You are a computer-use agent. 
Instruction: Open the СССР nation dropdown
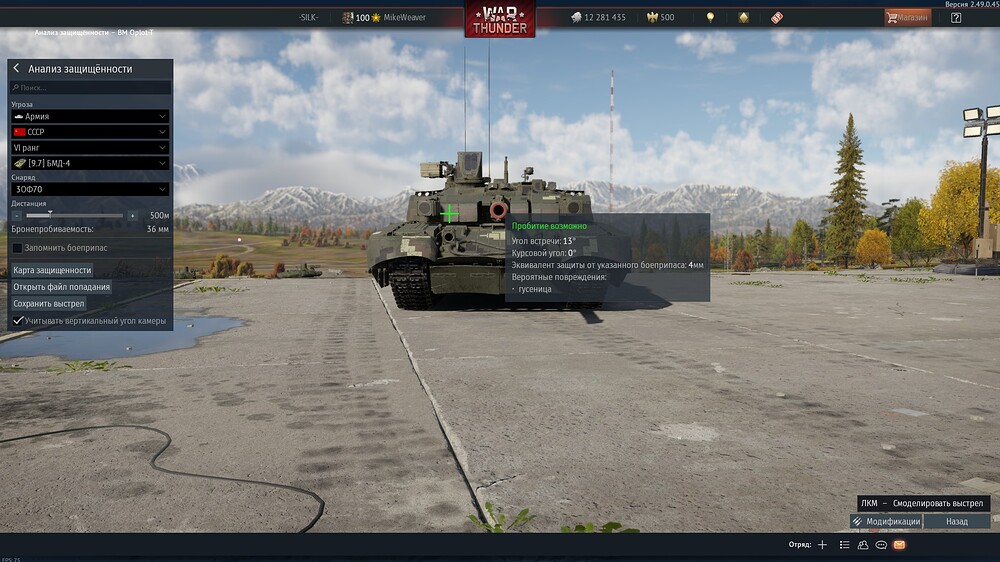click(90, 132)
